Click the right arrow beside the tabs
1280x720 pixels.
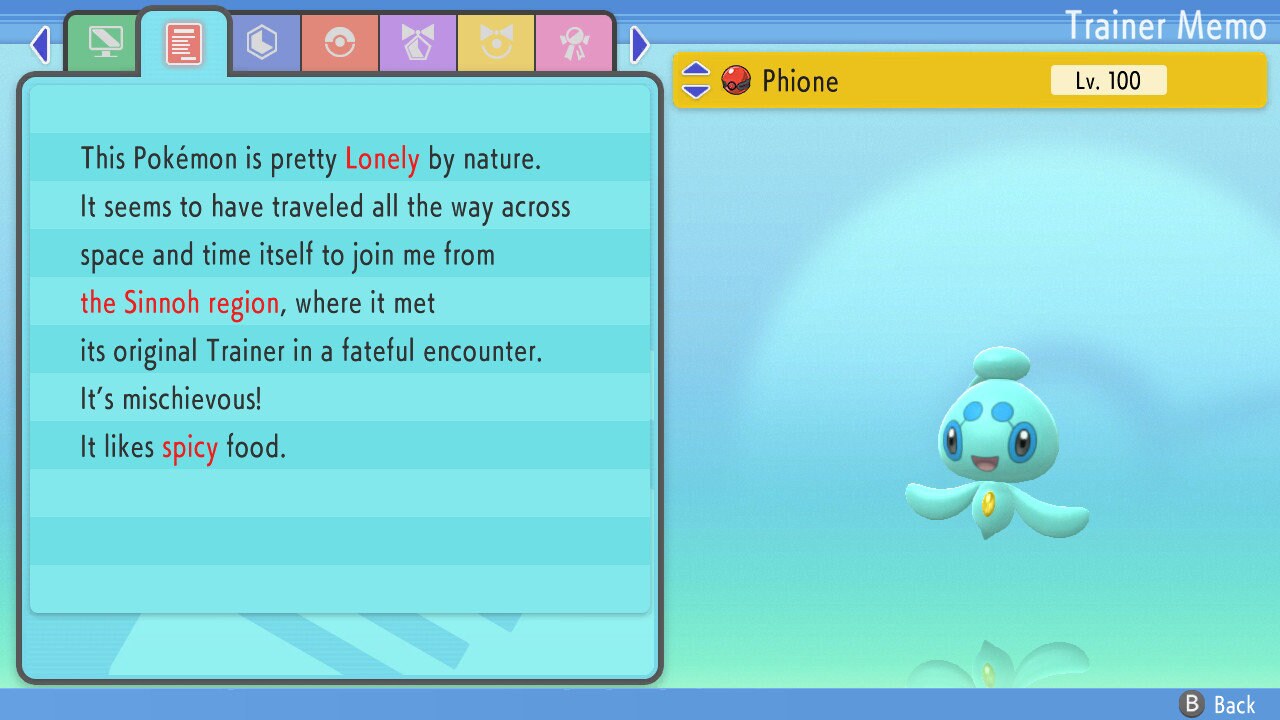[x=640, y=44]
